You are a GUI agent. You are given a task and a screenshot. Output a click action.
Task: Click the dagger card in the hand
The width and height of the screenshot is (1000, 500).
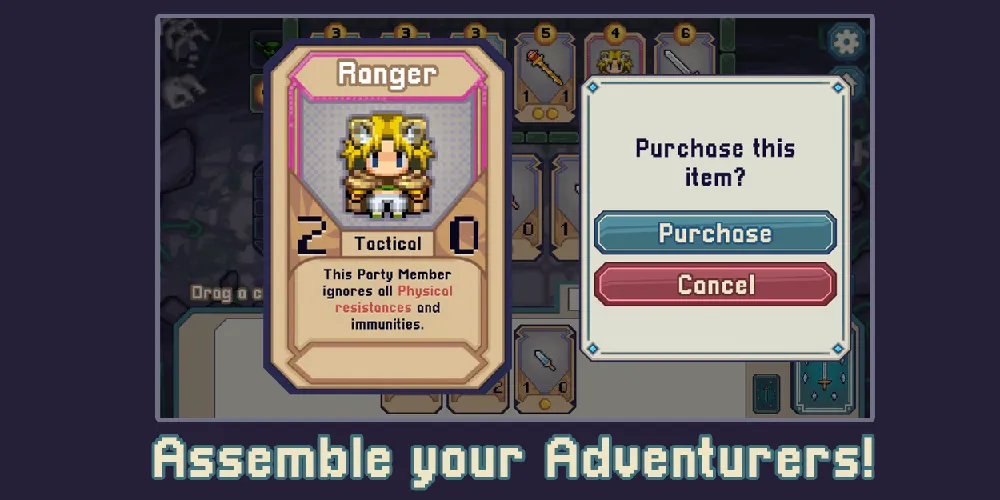tap(545, 367)
